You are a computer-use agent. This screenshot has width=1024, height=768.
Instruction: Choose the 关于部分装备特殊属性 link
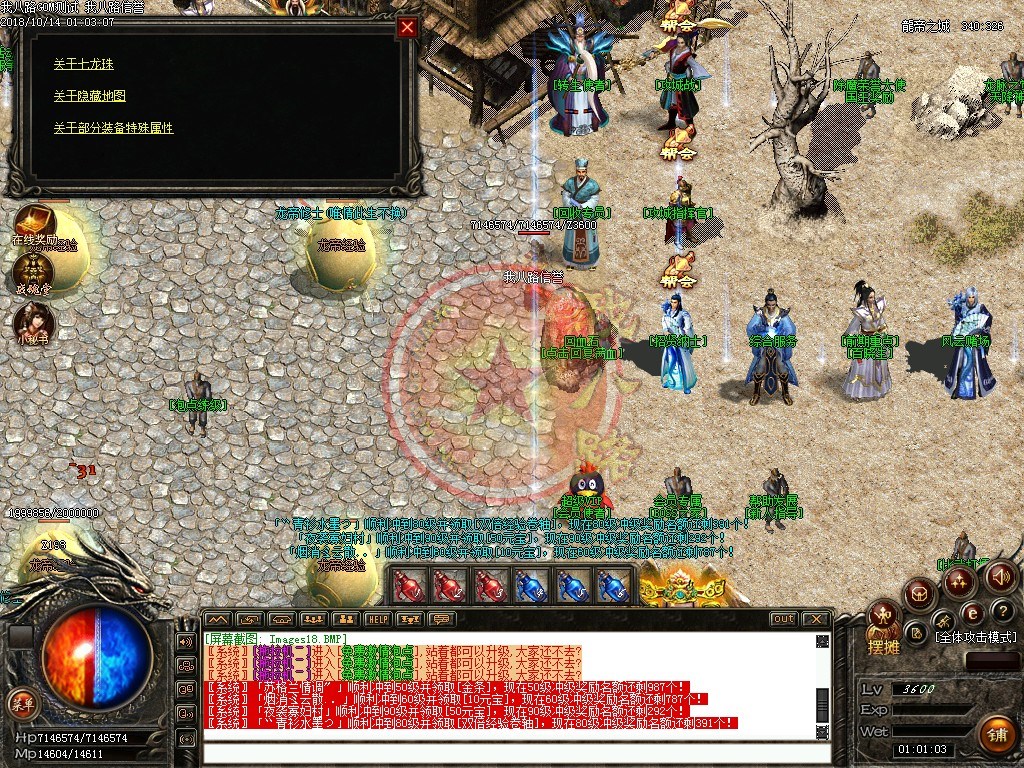click(x=114, y=128)
